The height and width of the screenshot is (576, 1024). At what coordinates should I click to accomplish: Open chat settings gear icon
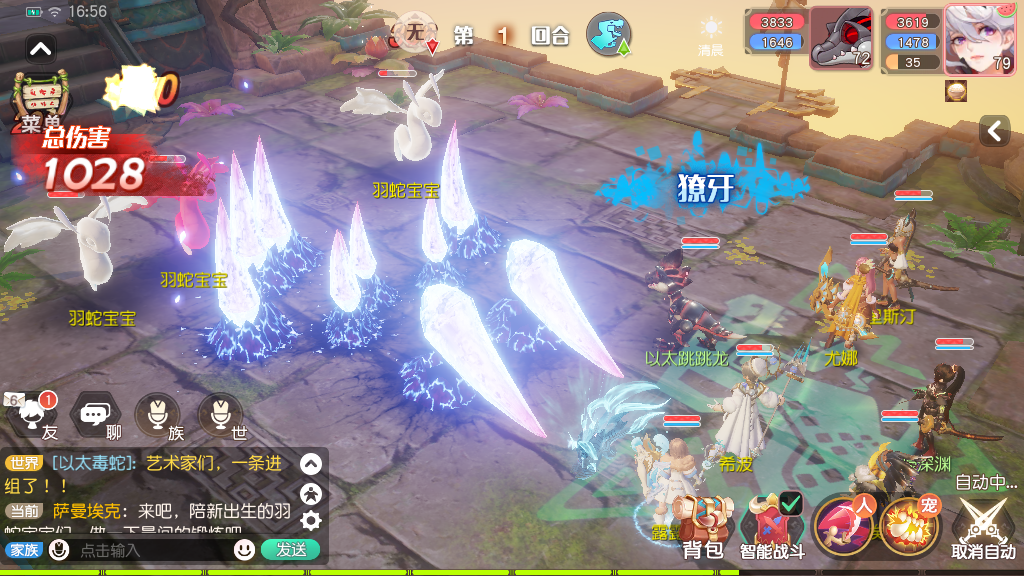311,520
